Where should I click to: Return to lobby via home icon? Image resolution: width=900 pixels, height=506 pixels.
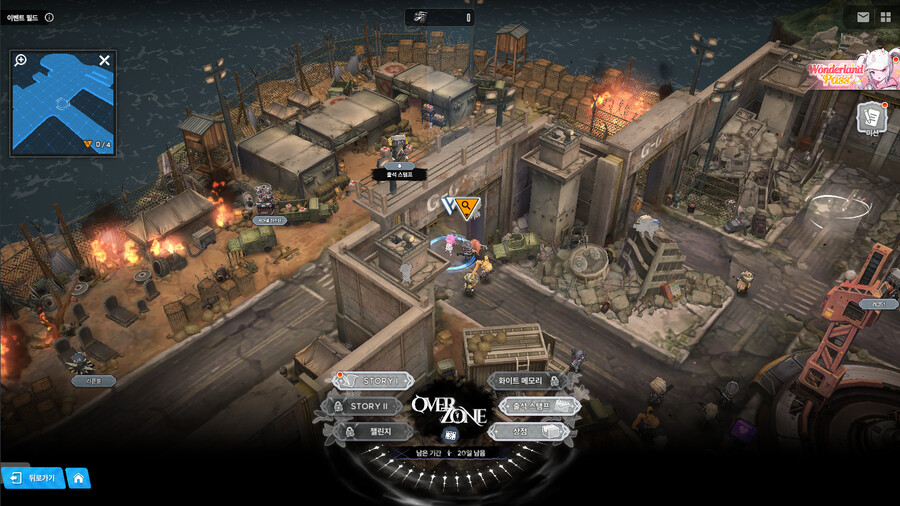coord(78,478)
